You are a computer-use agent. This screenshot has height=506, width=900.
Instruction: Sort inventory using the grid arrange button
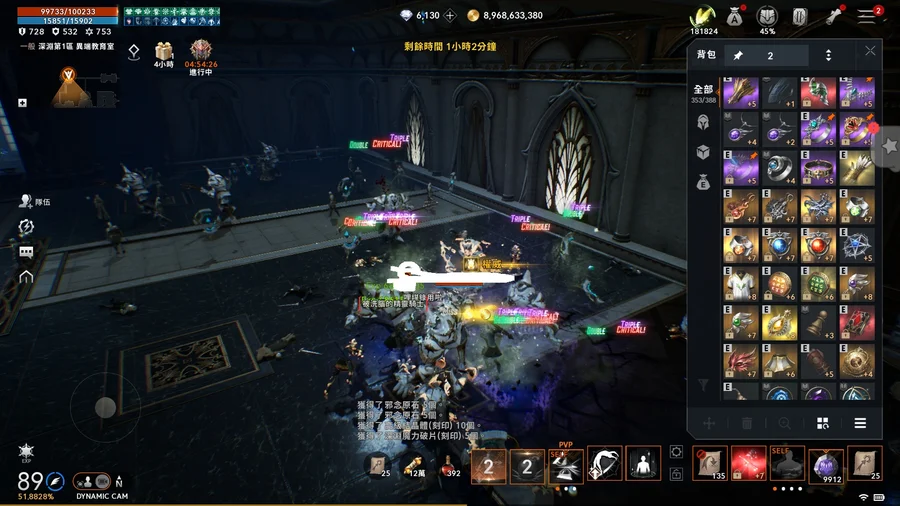[x=822, y=424]
